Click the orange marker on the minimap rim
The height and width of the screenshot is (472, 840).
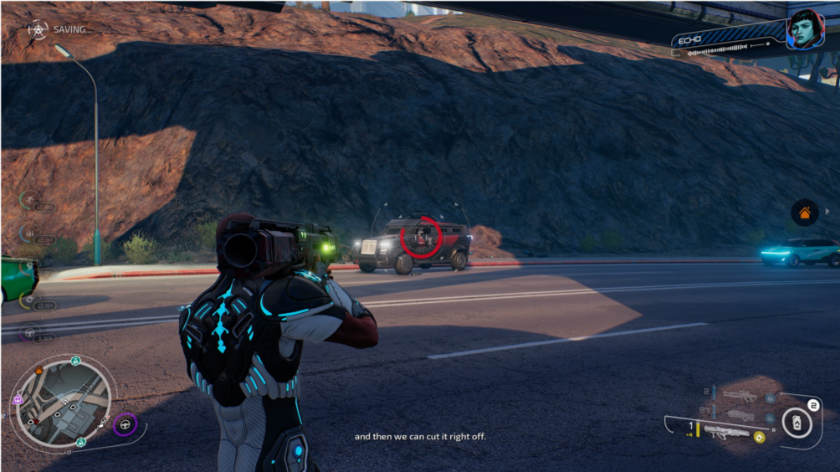coord(40,370)
